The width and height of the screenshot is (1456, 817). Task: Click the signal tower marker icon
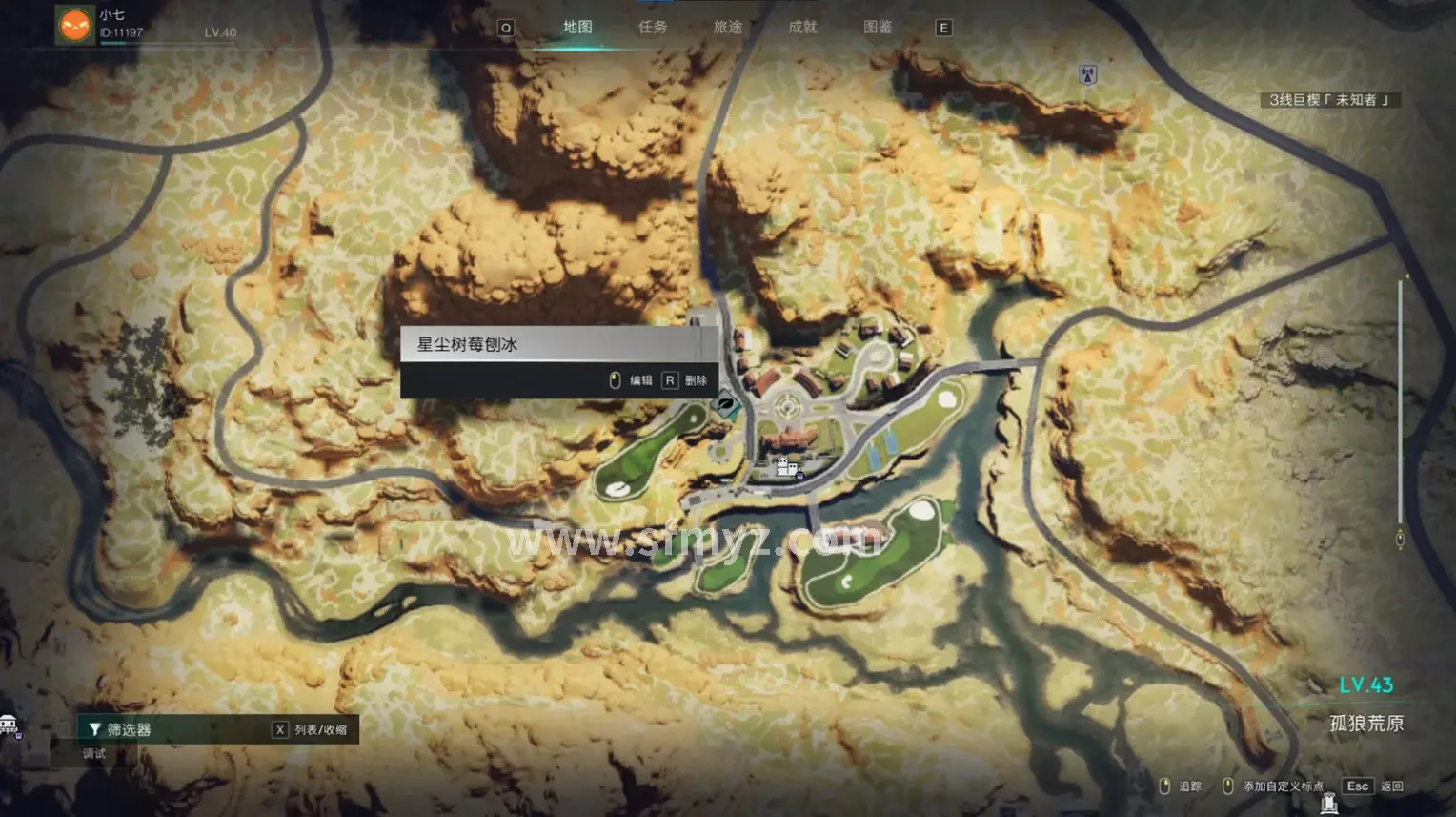point(1087,74)
